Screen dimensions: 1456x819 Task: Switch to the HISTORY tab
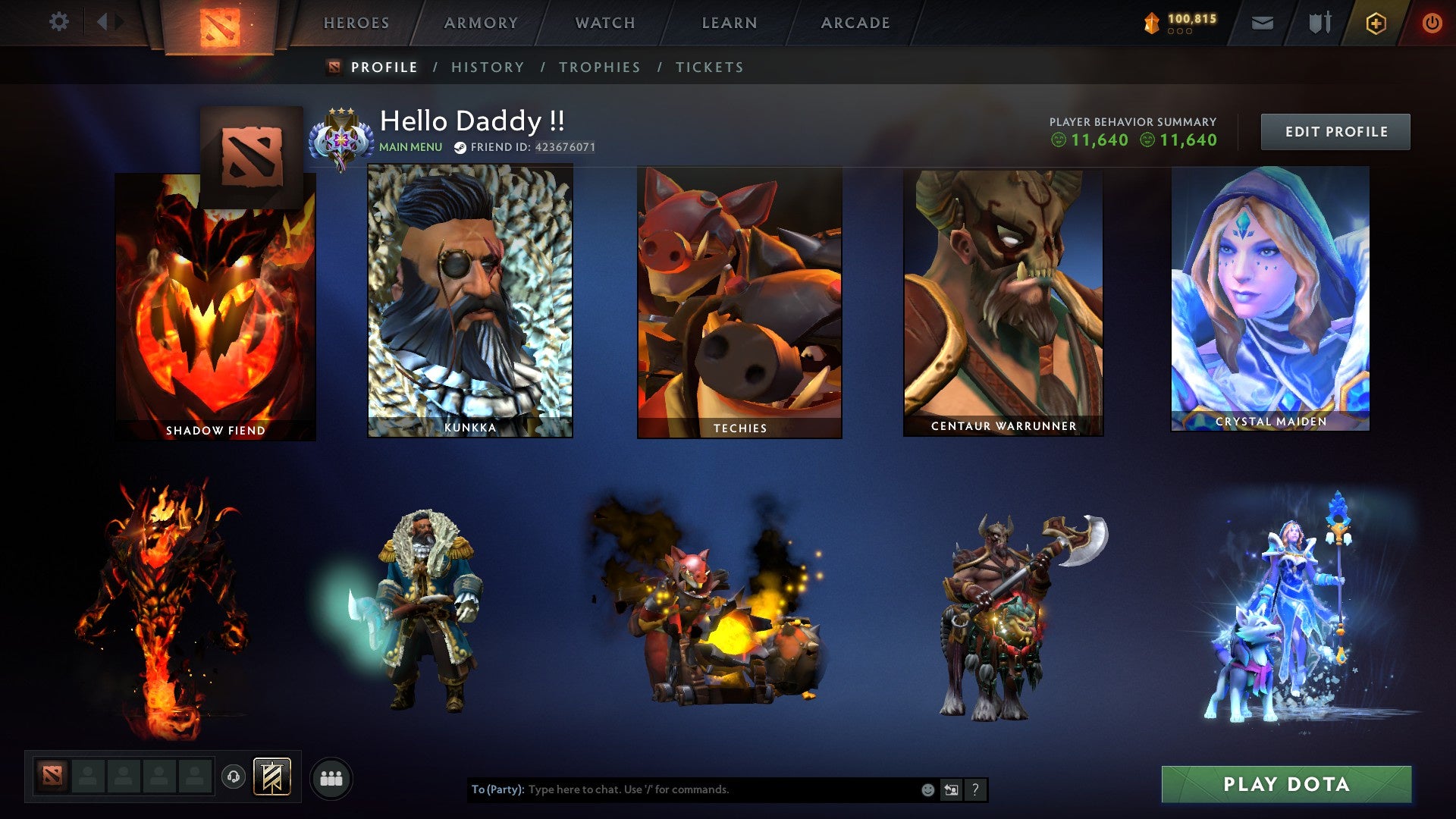coord(487,67)
